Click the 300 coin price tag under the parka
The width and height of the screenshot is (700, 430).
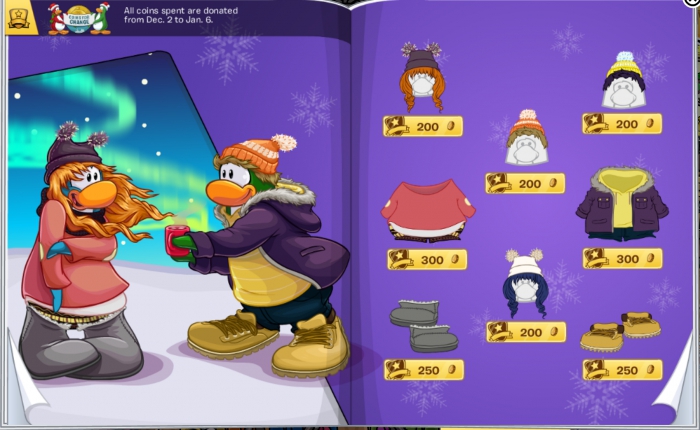[622, 258]
